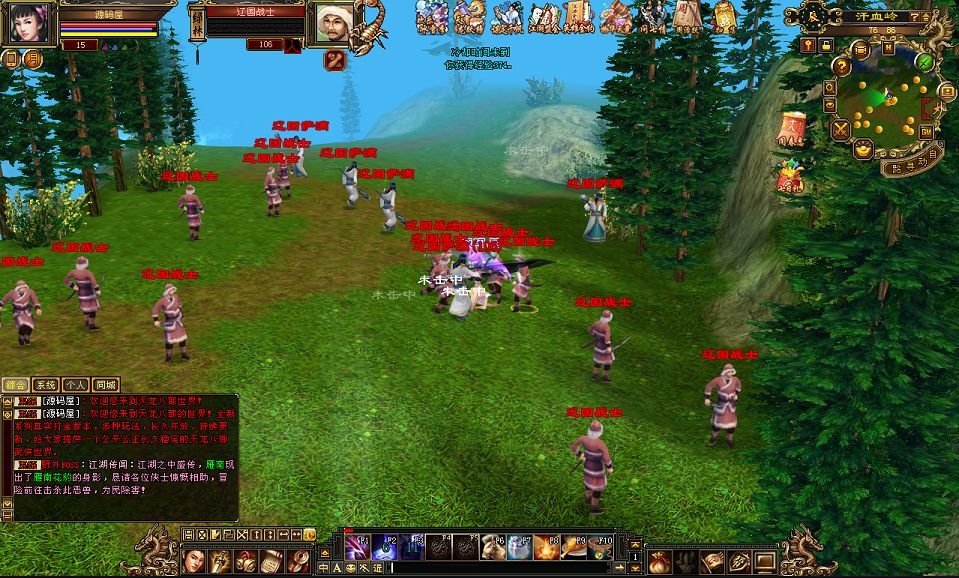
Task: Open the 个人 chat tab
Action: tap(76, 384)
